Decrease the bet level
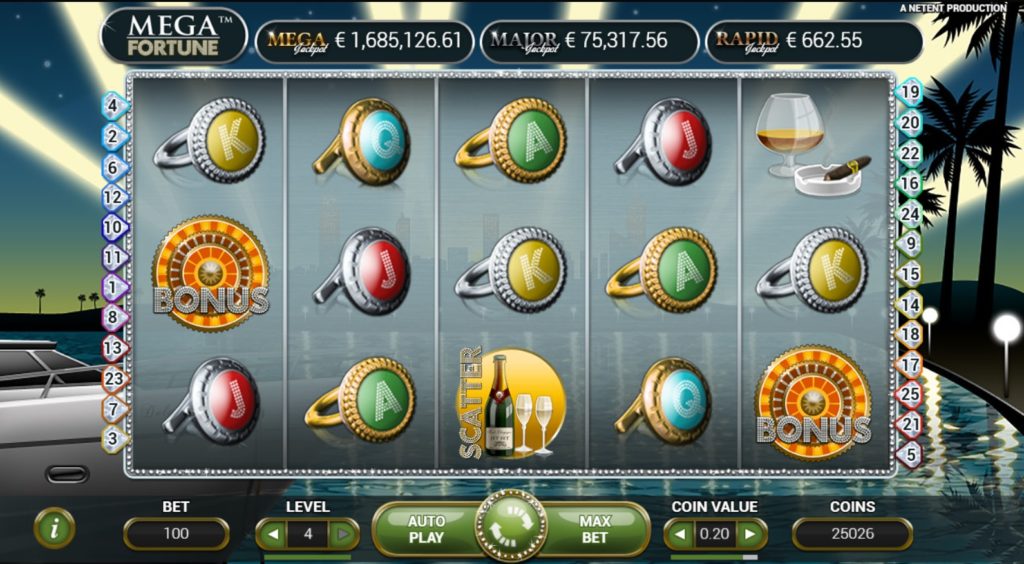The height and width of the screenshot is (564, 1024). (271, 534)
